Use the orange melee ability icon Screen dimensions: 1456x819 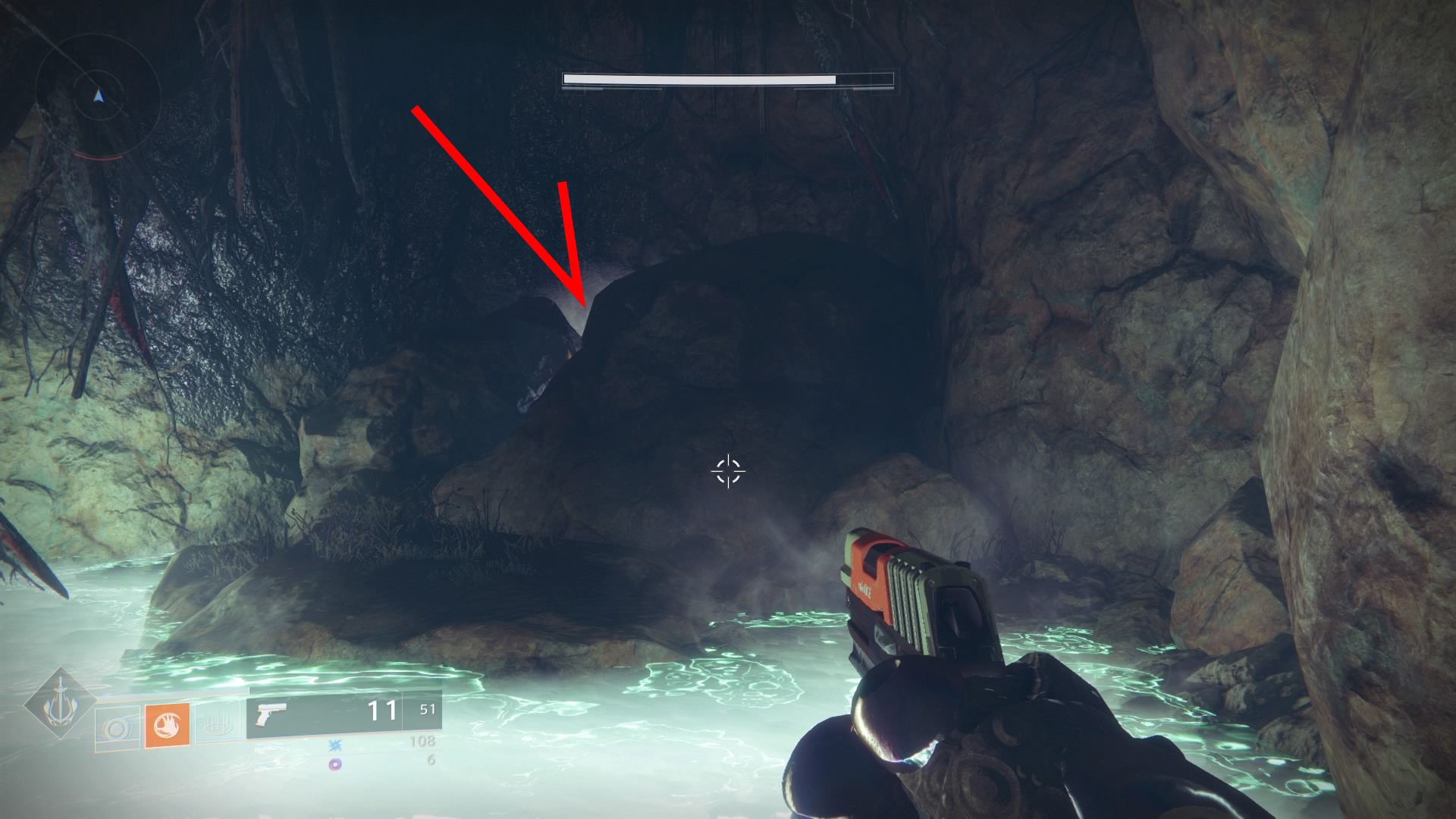tap(167, 726)
